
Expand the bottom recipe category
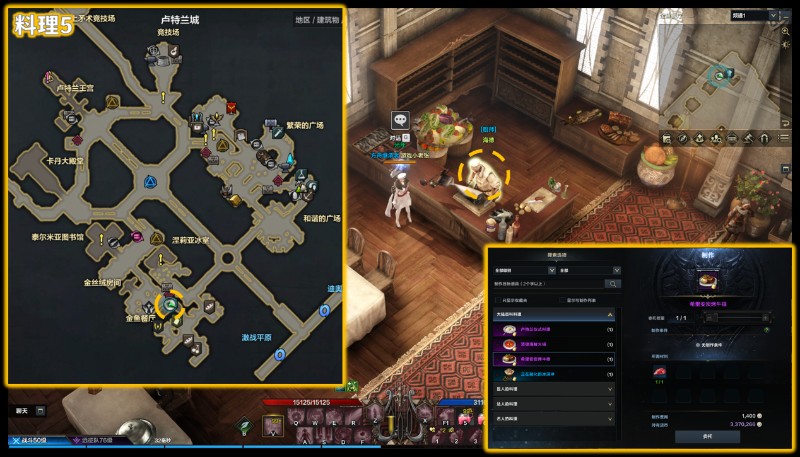[x=553, y=418]
